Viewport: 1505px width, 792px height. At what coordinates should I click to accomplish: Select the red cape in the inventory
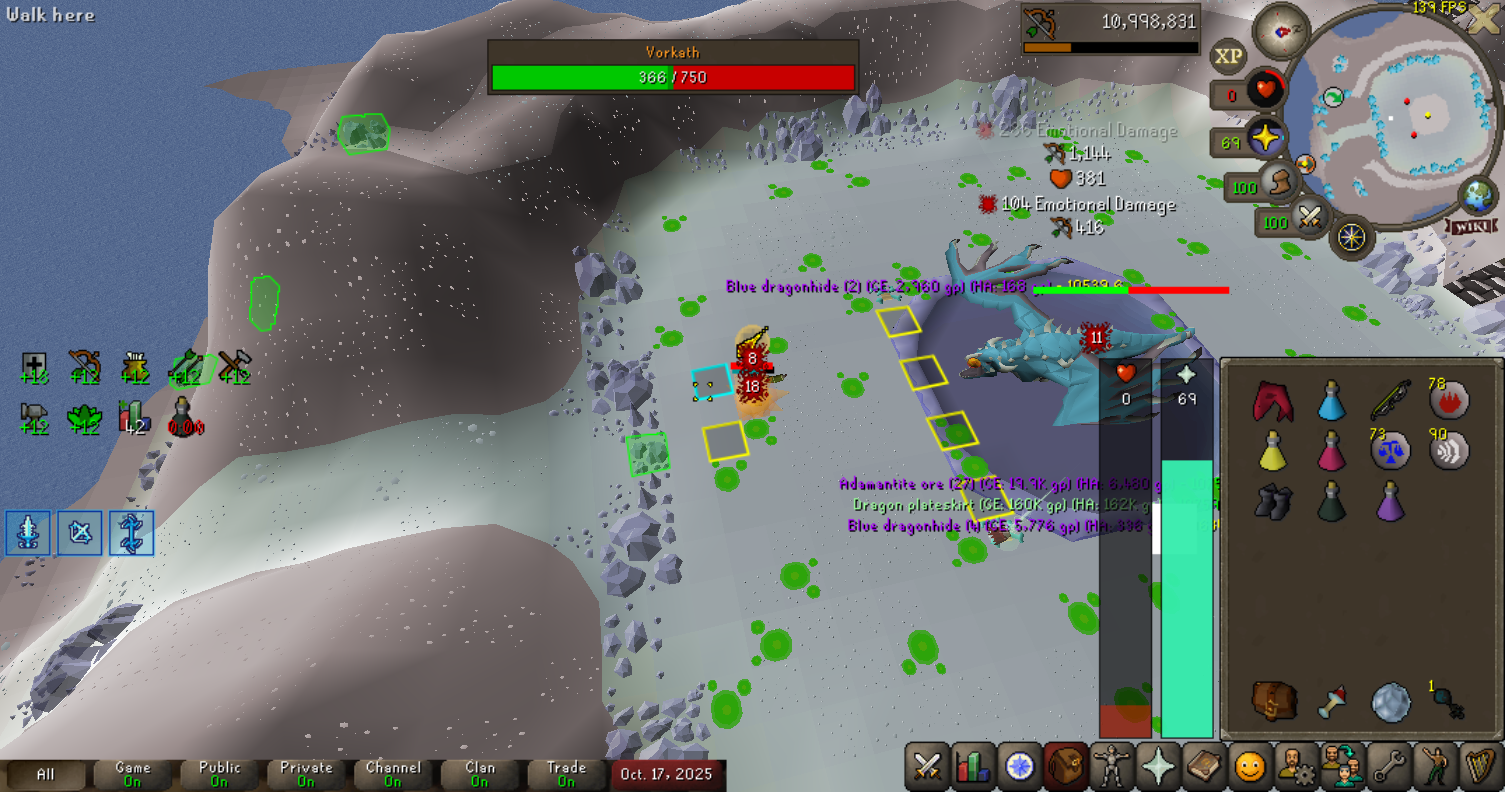1273,401
